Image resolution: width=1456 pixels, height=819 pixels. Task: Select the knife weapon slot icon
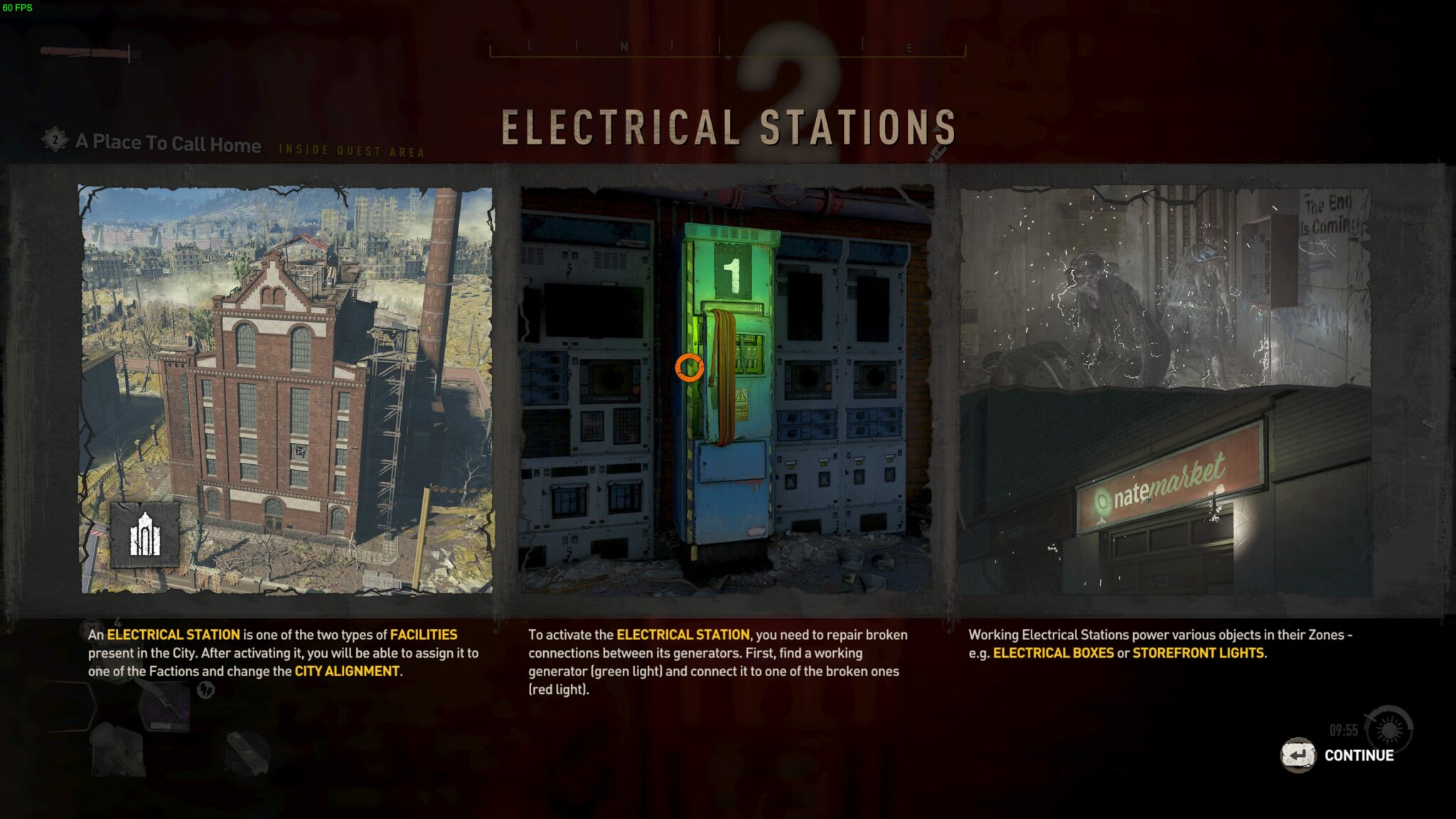164,704
